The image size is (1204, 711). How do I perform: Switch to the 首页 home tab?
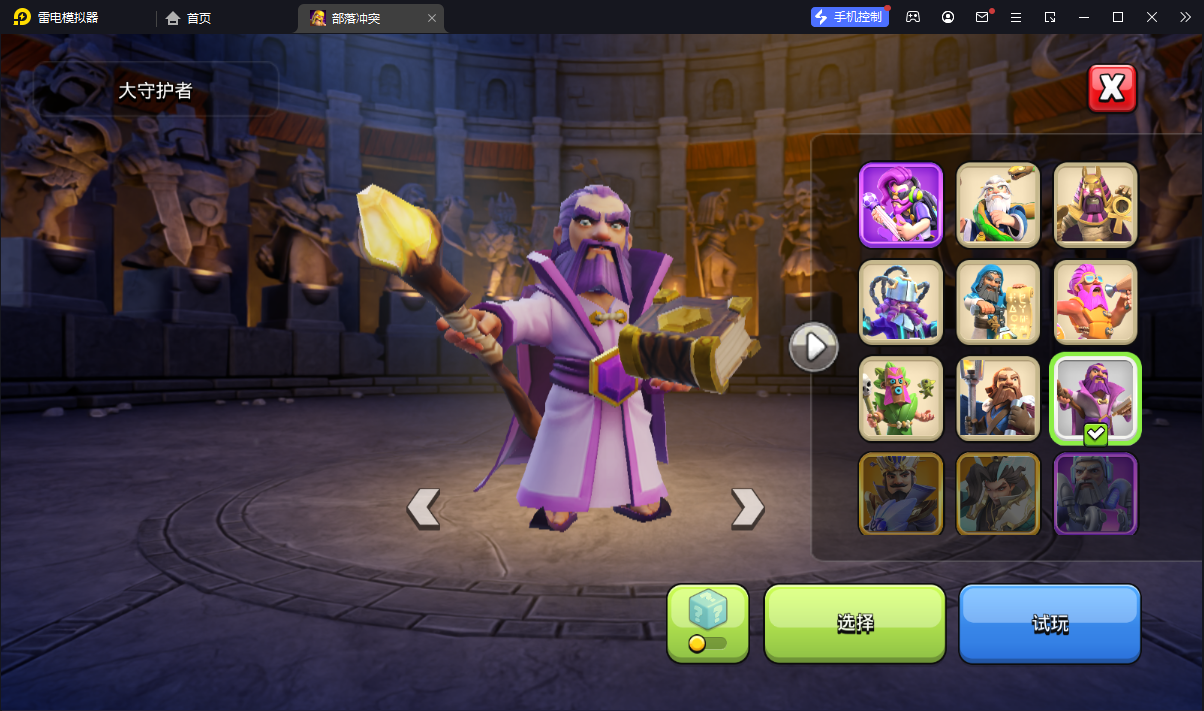pyautogui.click(x=189, y=18)
